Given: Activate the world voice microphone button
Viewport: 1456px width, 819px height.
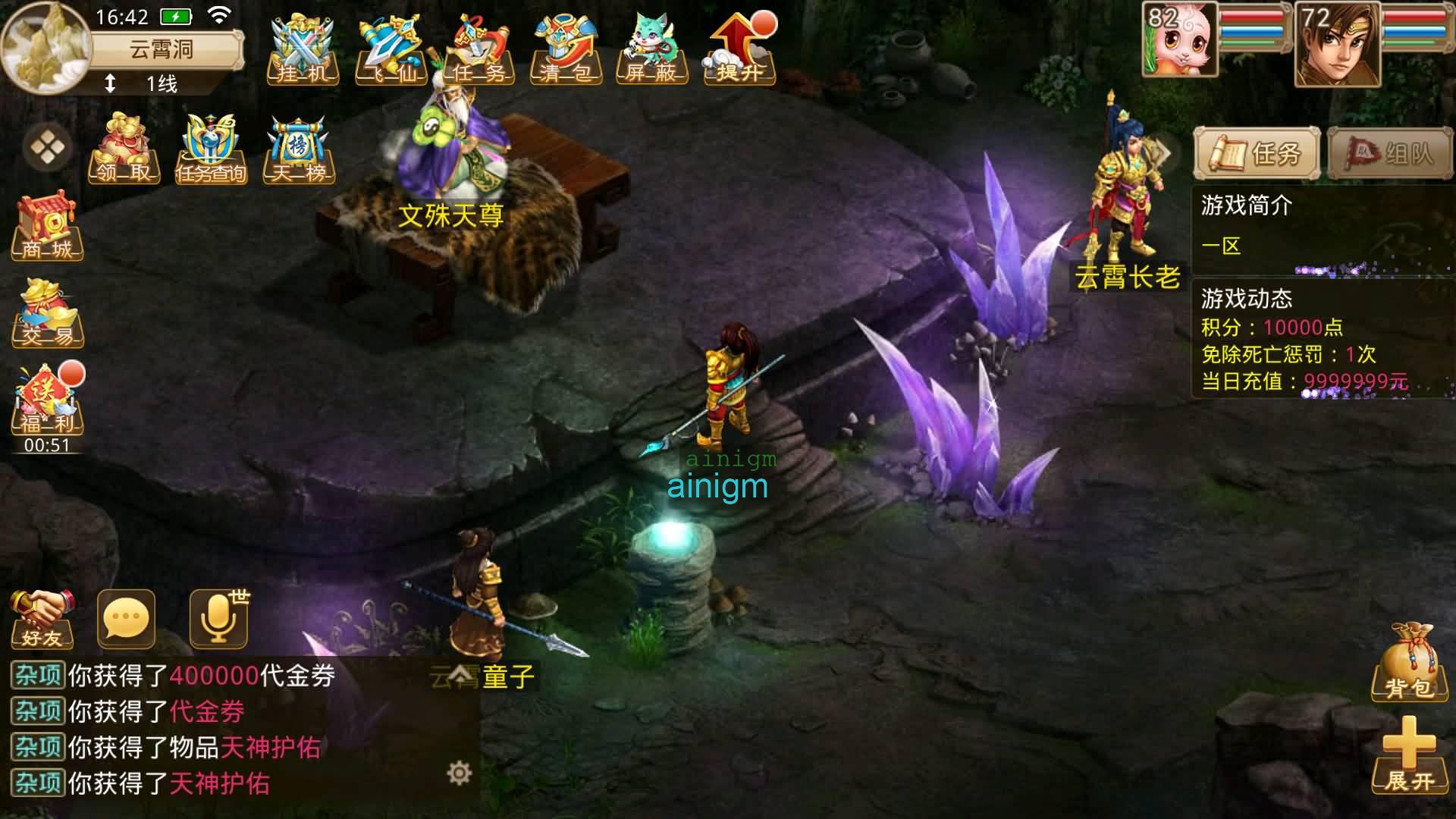Looking at the screenshot, I should tap(218, 620).
